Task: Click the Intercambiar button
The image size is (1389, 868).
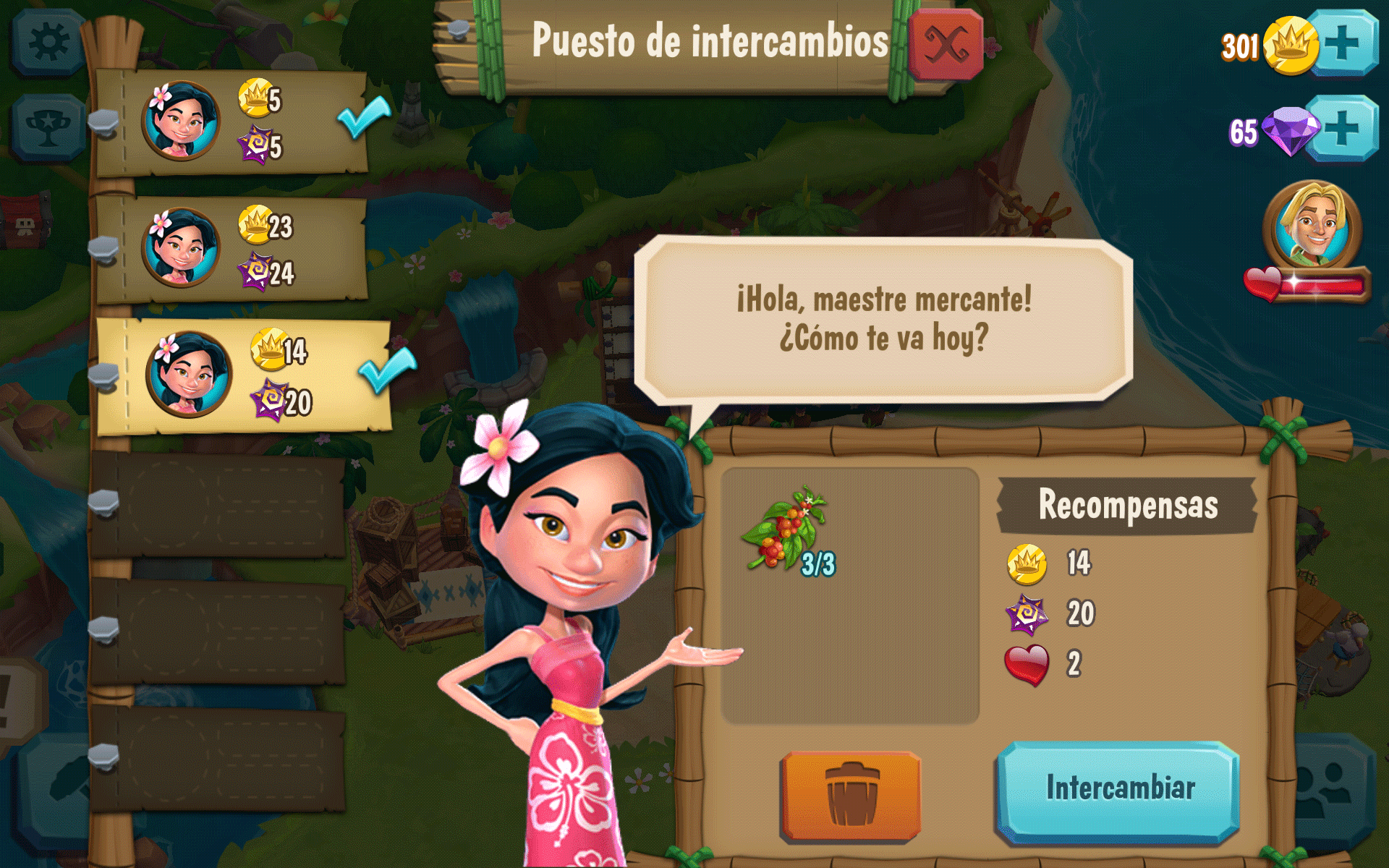Action: [x=1118, y=789]
